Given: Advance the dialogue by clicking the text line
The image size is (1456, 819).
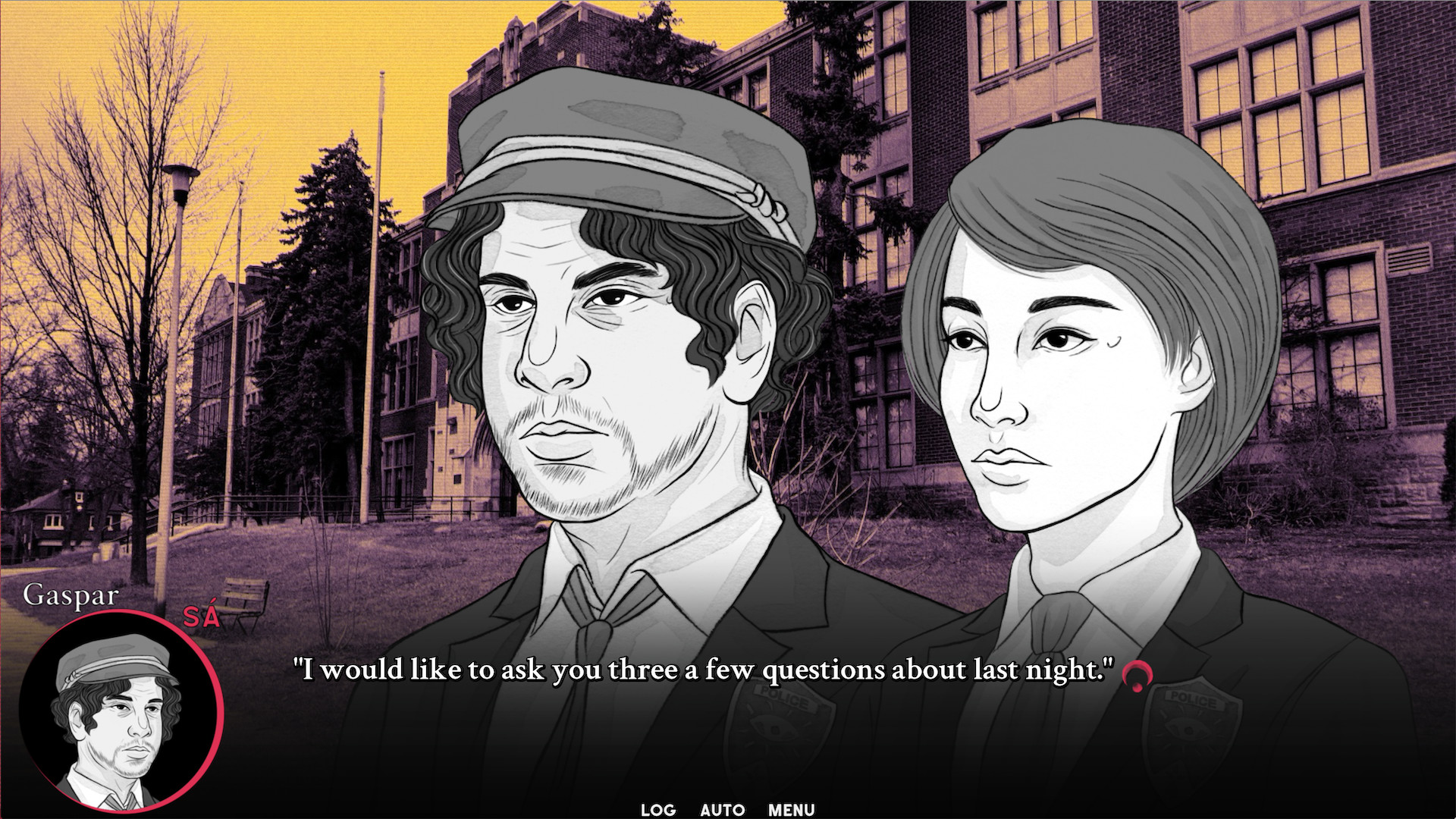Looking at the screenshot, I should pos(704,667).
